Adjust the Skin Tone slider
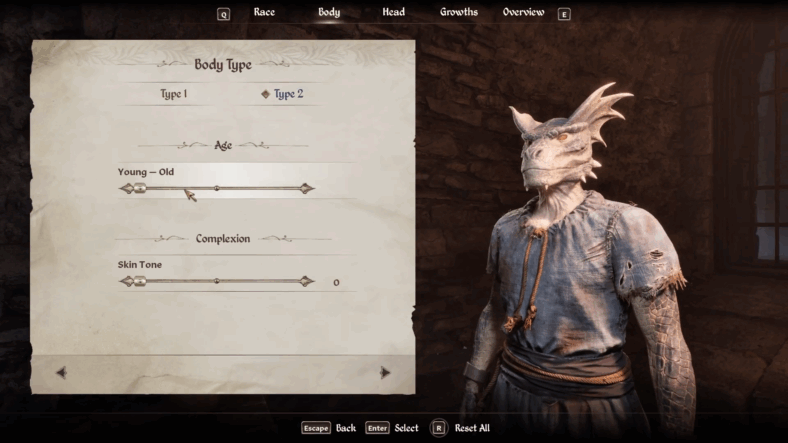This screenshot has height=443, width=788. pyautogui.click(x=216, y=282)
